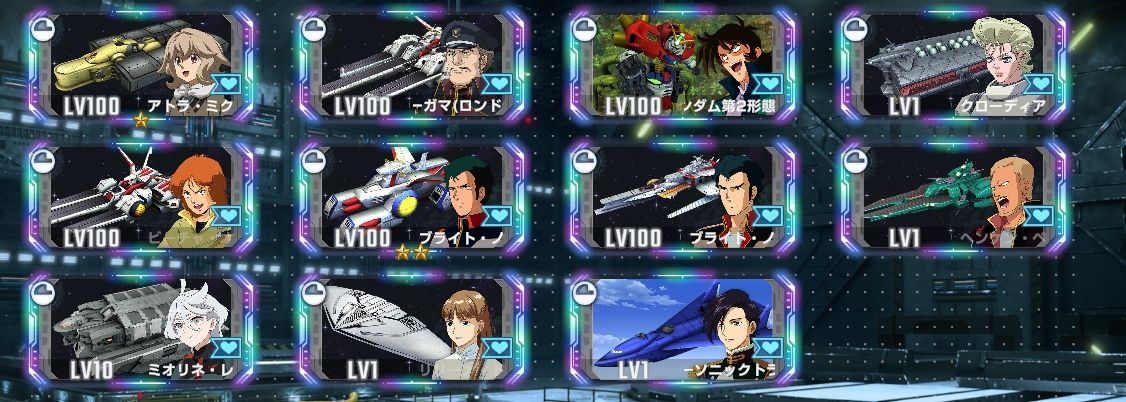Pick the ブライト card without stars
The width and height of the screenshot is (1126, 402).
(683, 198)
